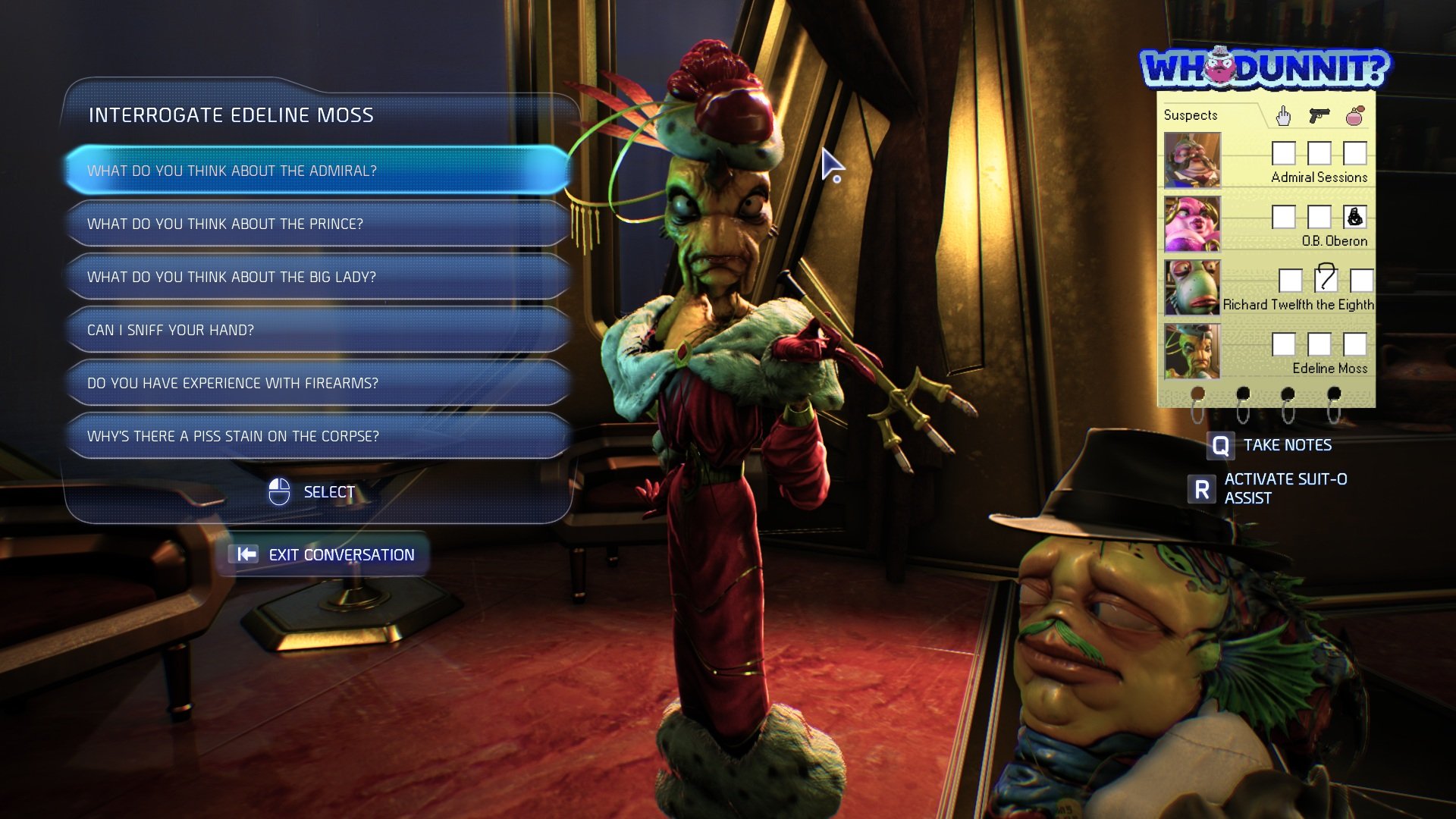Click the hand clue column icon
The width and height of the screenshot is (1456, 819).
click(x=1283, y=115)
